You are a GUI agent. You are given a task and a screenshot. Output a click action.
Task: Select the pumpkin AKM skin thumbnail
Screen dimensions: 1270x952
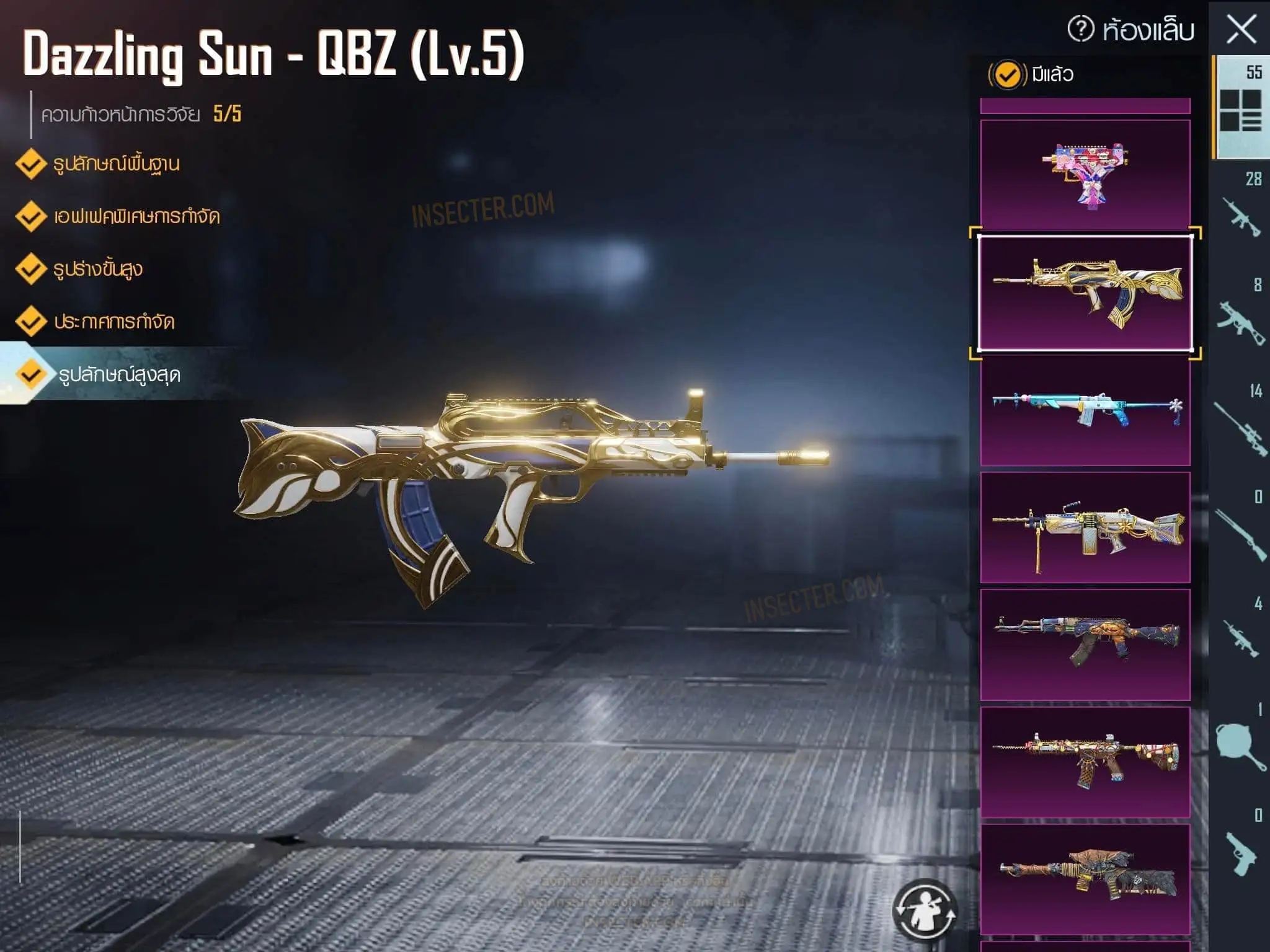coord(1085,644)
